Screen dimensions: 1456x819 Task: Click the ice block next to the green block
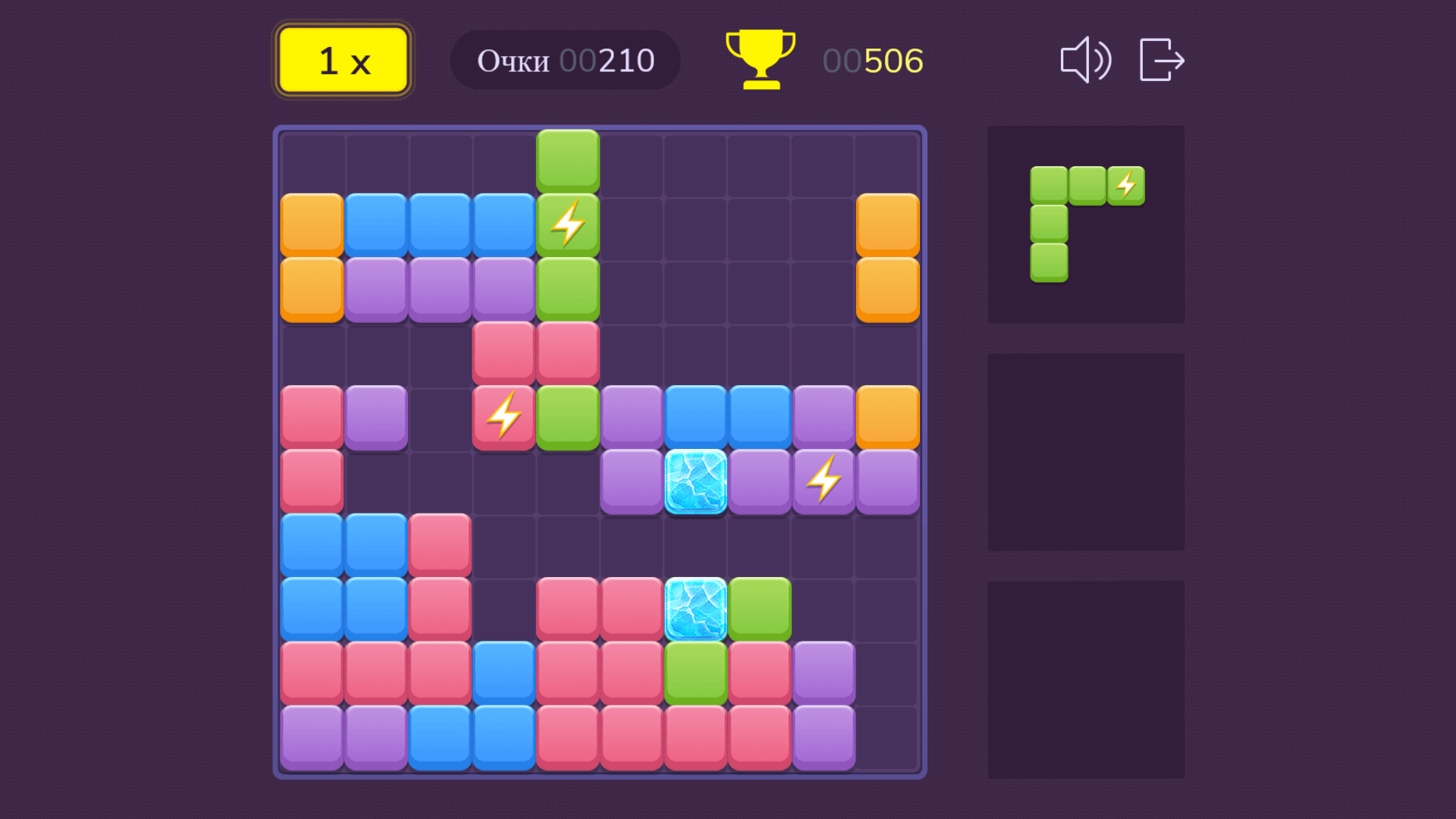click(695, 609)
